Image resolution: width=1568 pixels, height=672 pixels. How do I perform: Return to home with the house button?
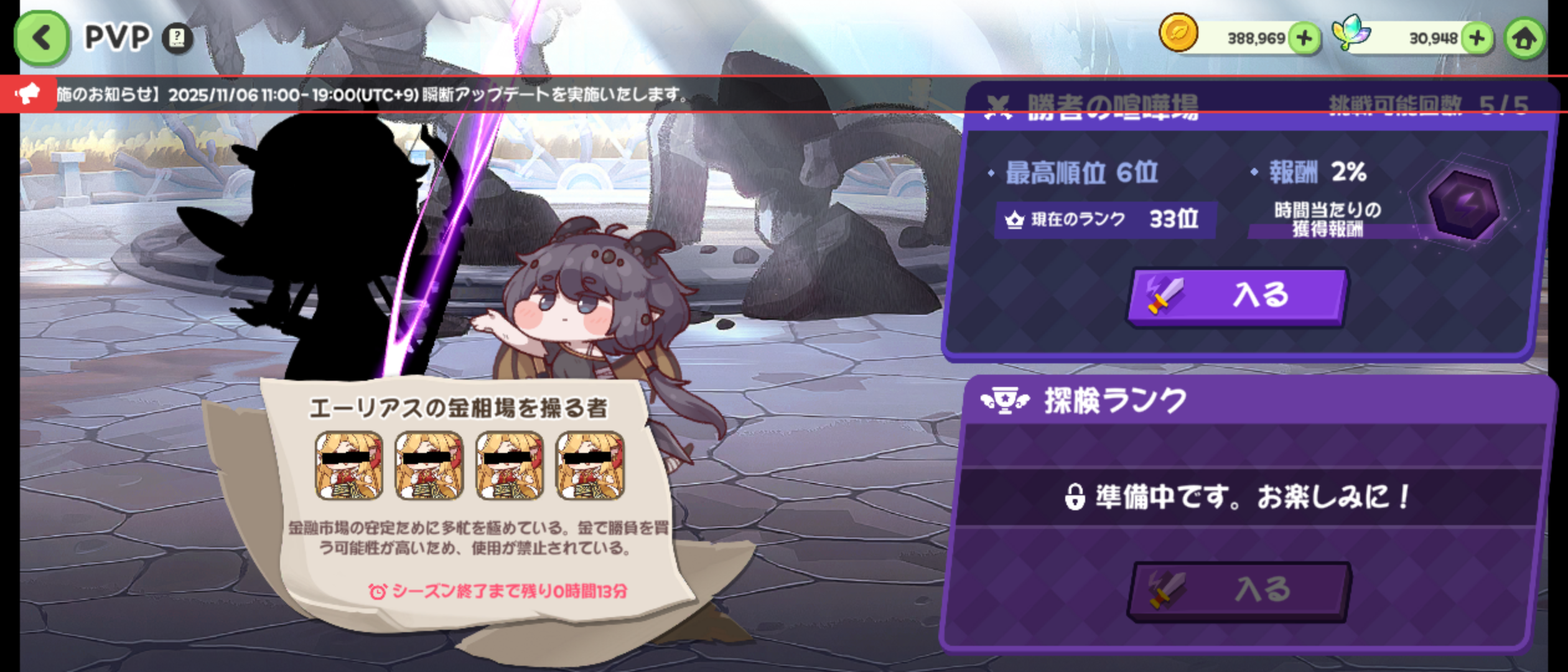pyautogui.click(x=1524, y=39)
